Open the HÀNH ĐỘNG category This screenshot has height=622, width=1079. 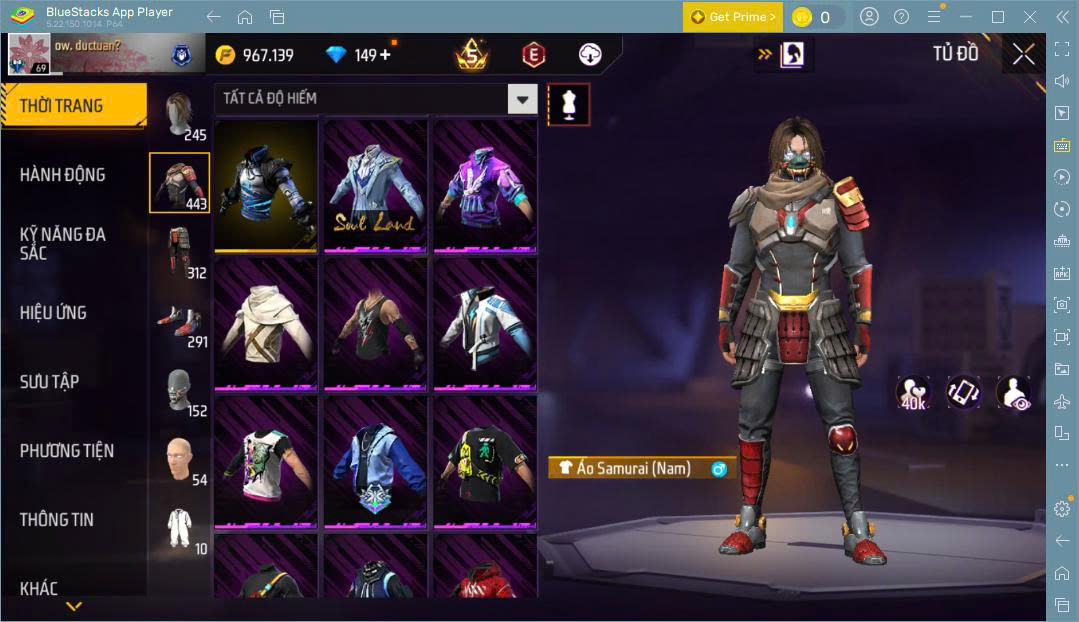[62, 175]
